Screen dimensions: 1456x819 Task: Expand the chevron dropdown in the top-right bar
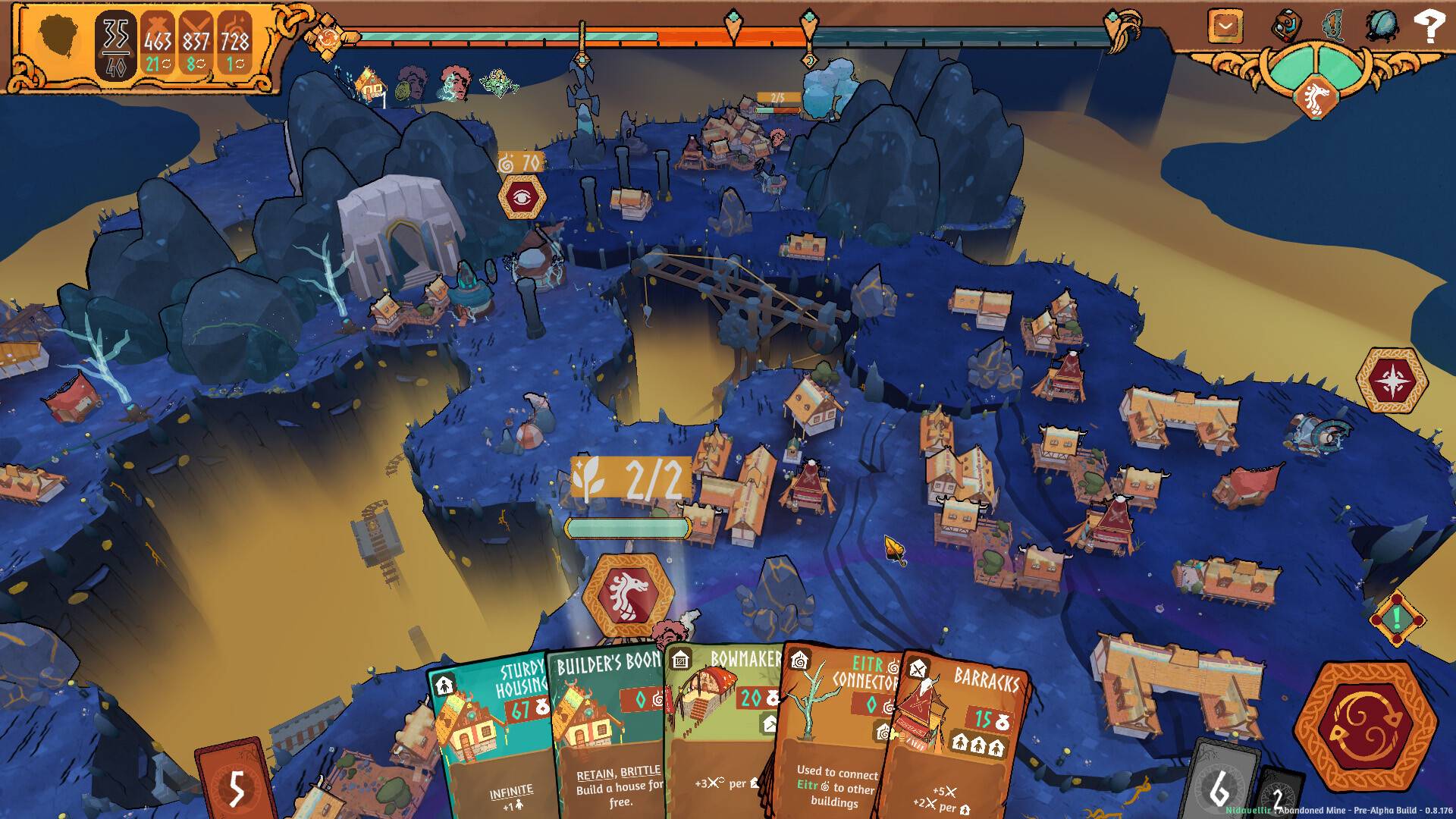[1224, 24]
